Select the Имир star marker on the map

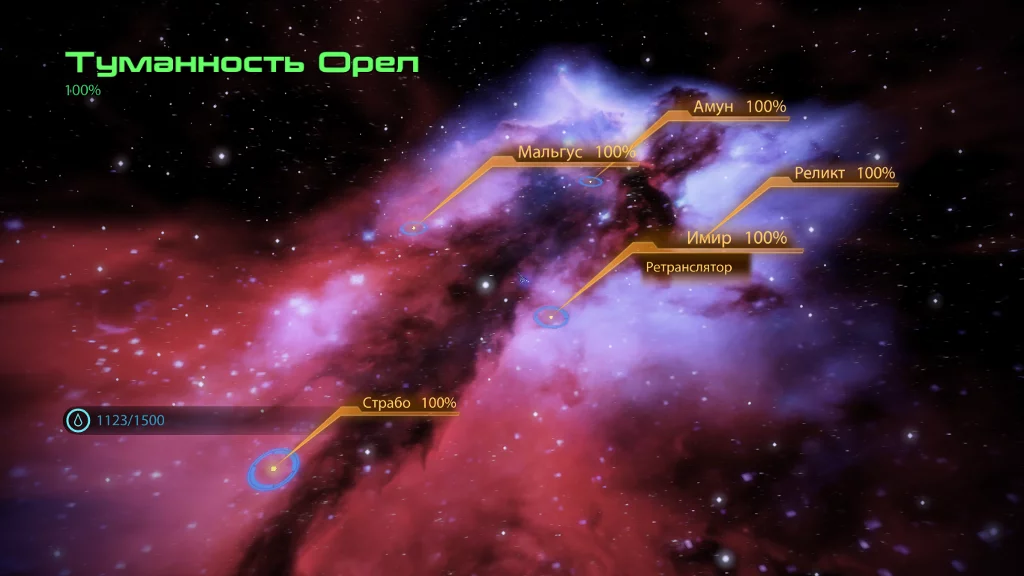click(550, 317)
